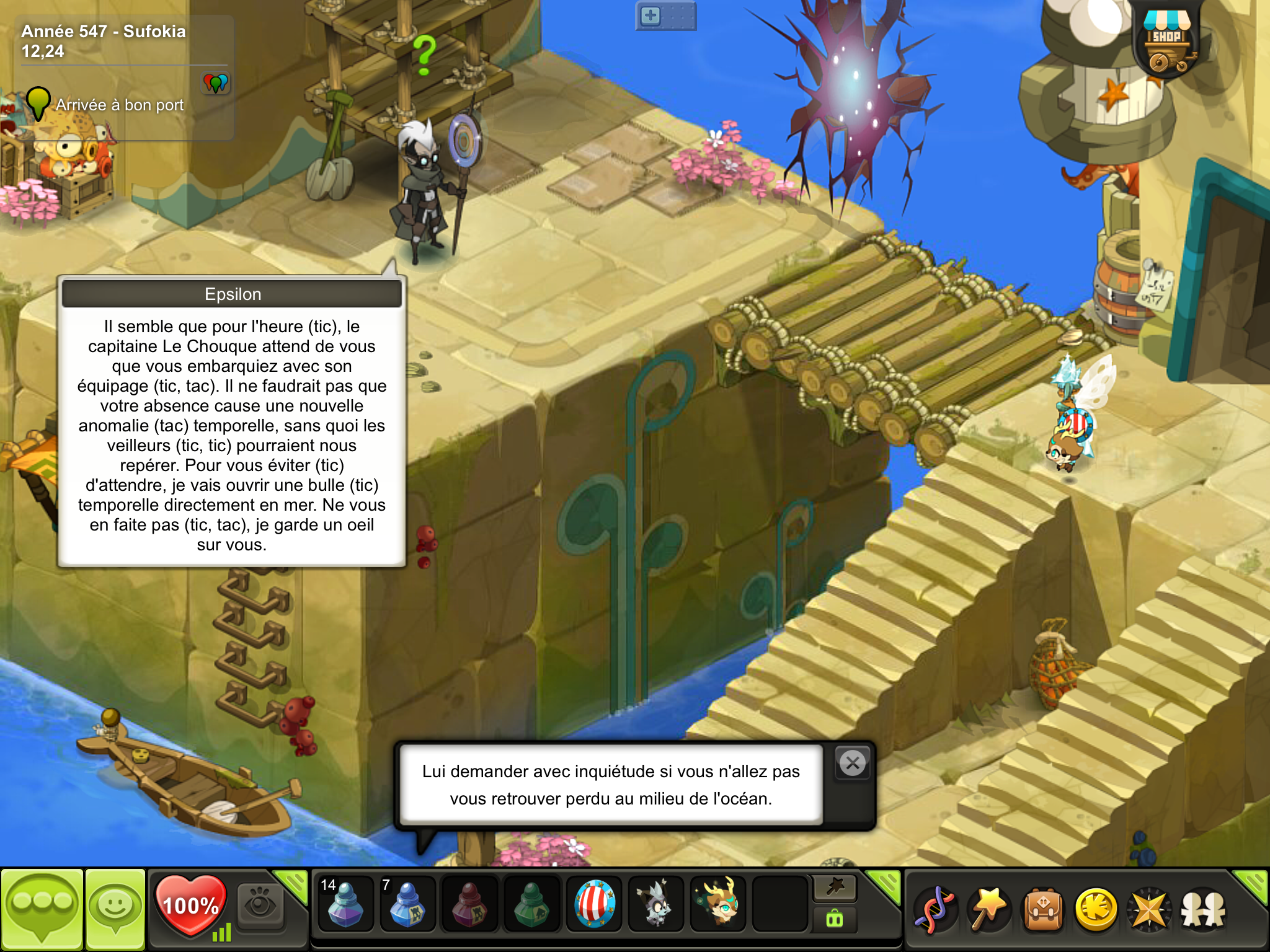Click the Arrivée à bon port quest tracker
This screenshot has width=1270, height=952.
pyautogui.click(x=119, y=105)
